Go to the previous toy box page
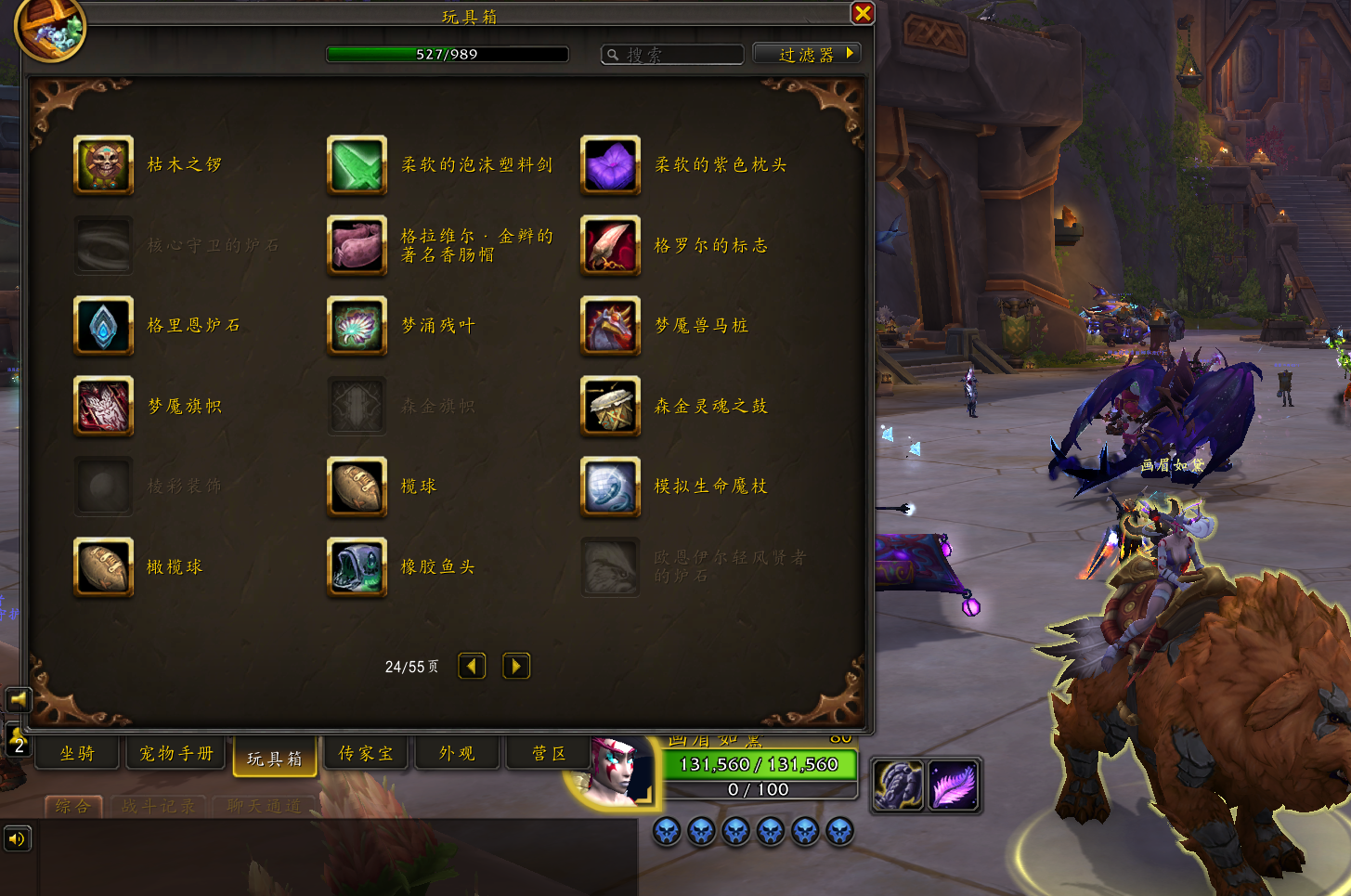The height and width of the screenshot is (896, 1351). click(472, 666)
